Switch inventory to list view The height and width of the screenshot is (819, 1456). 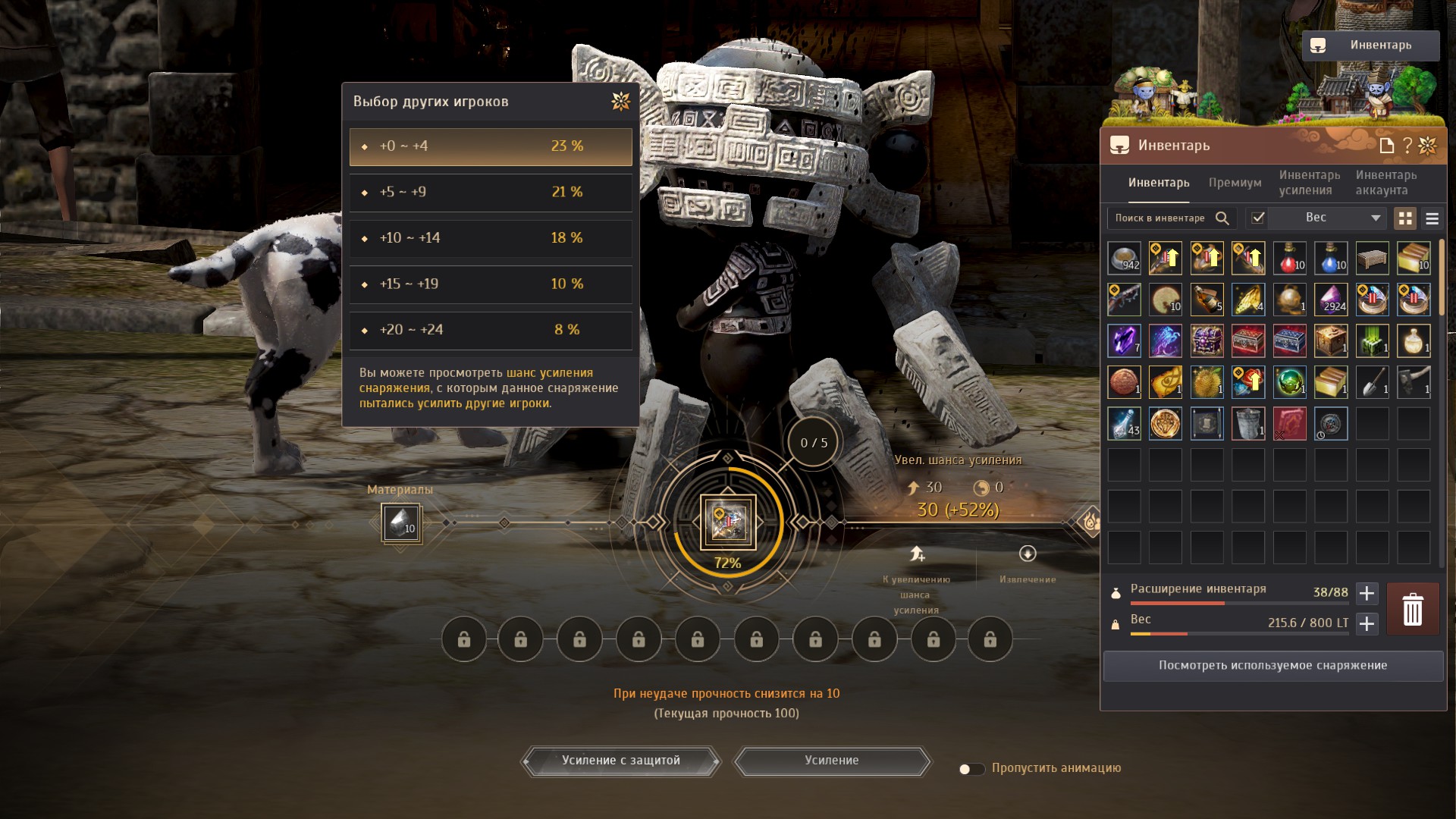click(1432, 218)
